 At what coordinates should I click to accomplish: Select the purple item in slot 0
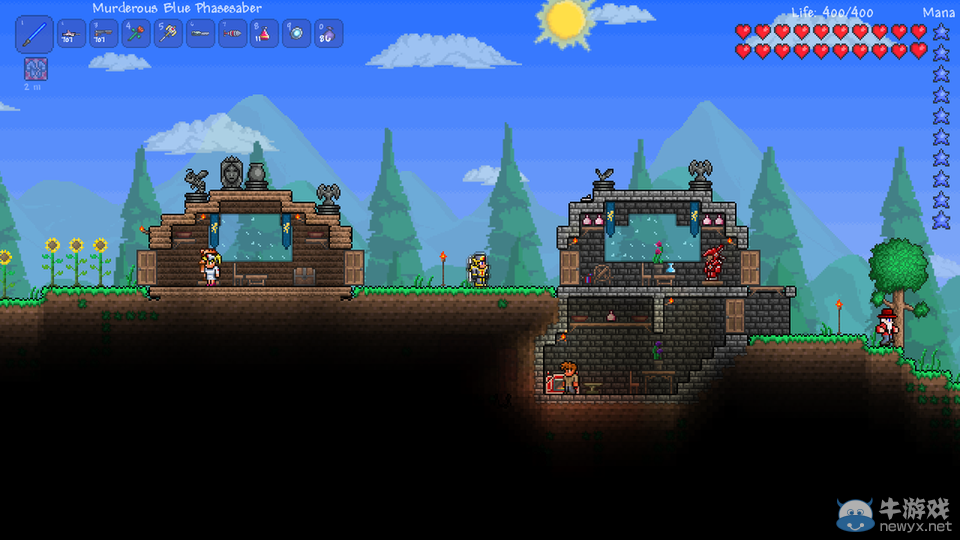tap(329, 35)
